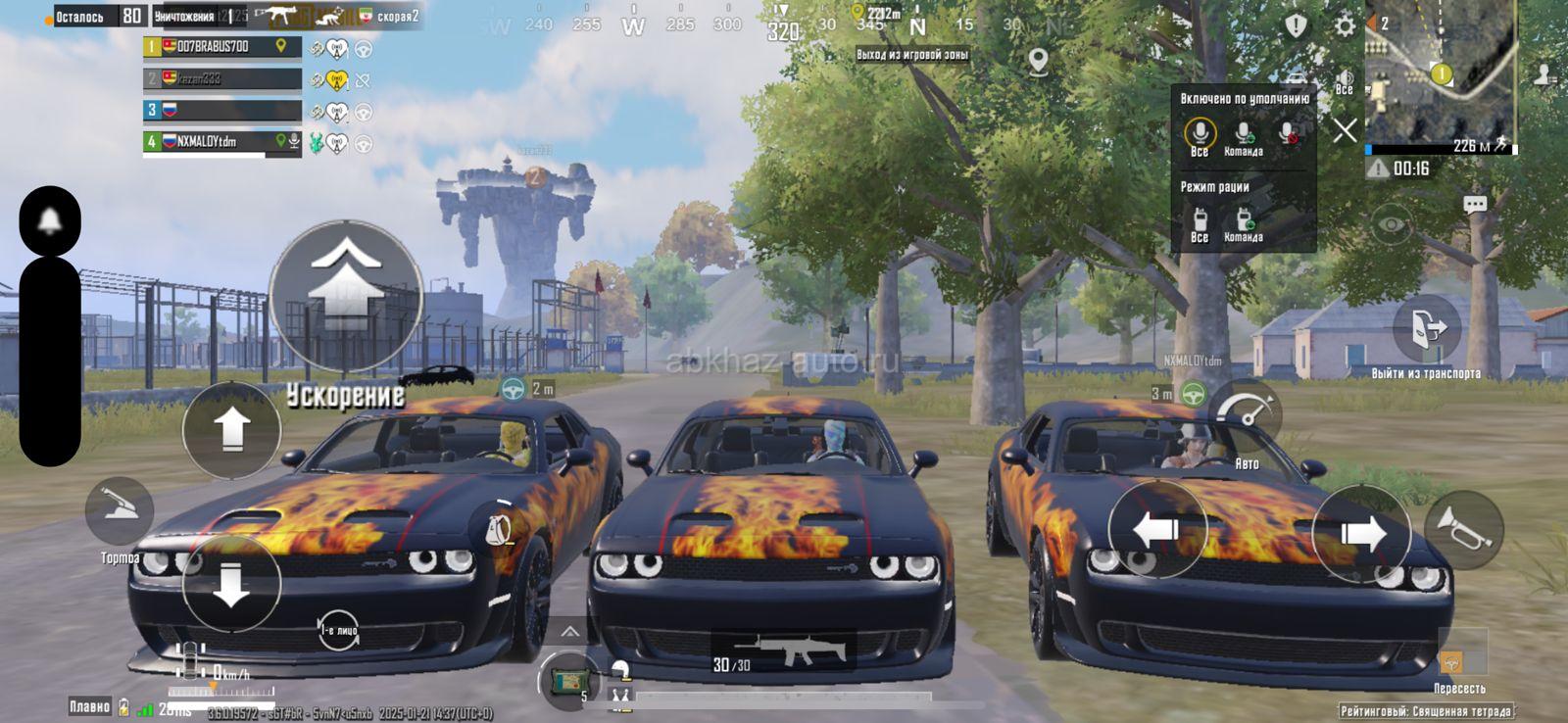Select the muted microphone option
Screen dimensions: 1568x723
1289,134
